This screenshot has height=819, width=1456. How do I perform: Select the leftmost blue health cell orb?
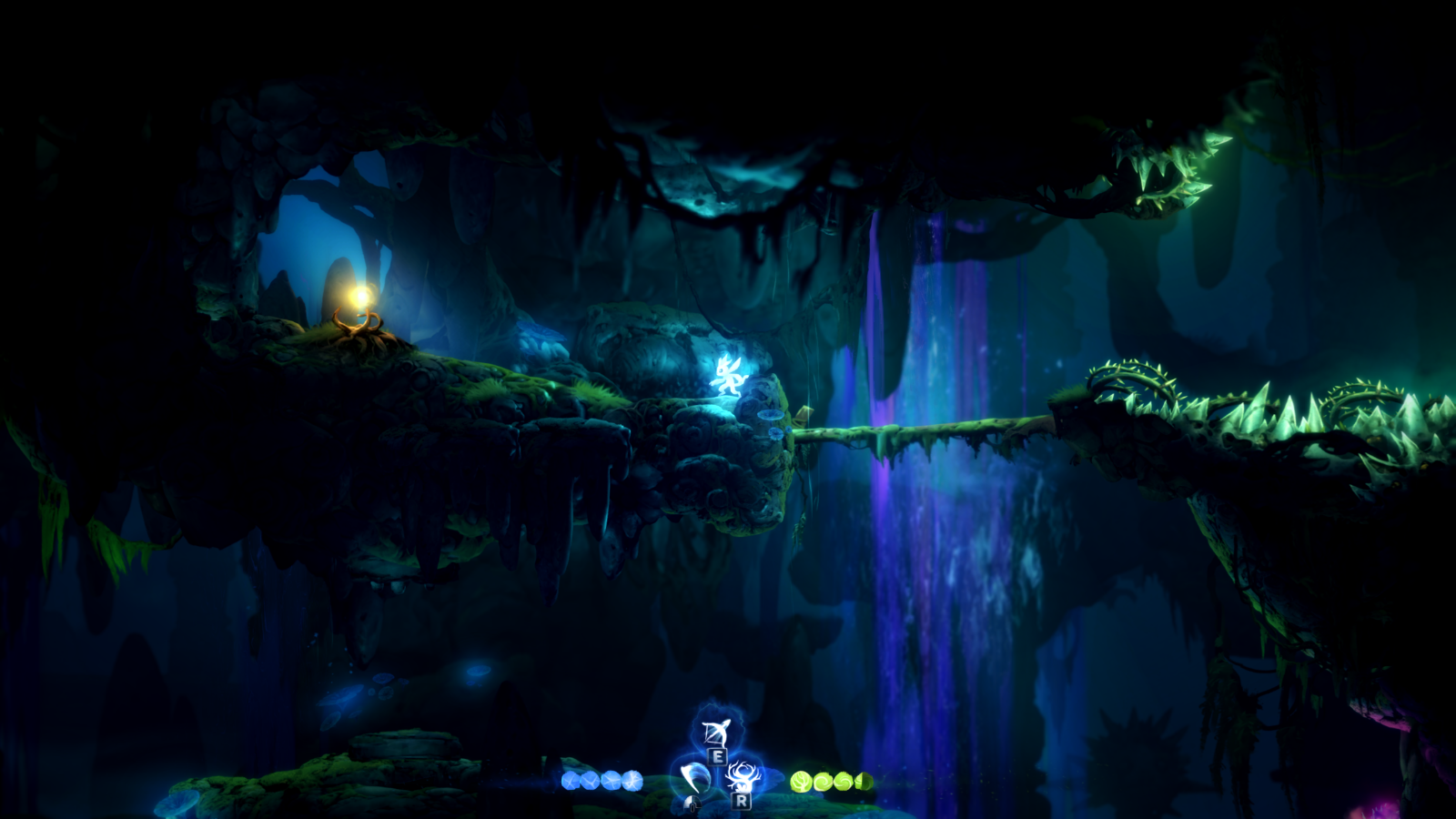[x=571, y=780]
